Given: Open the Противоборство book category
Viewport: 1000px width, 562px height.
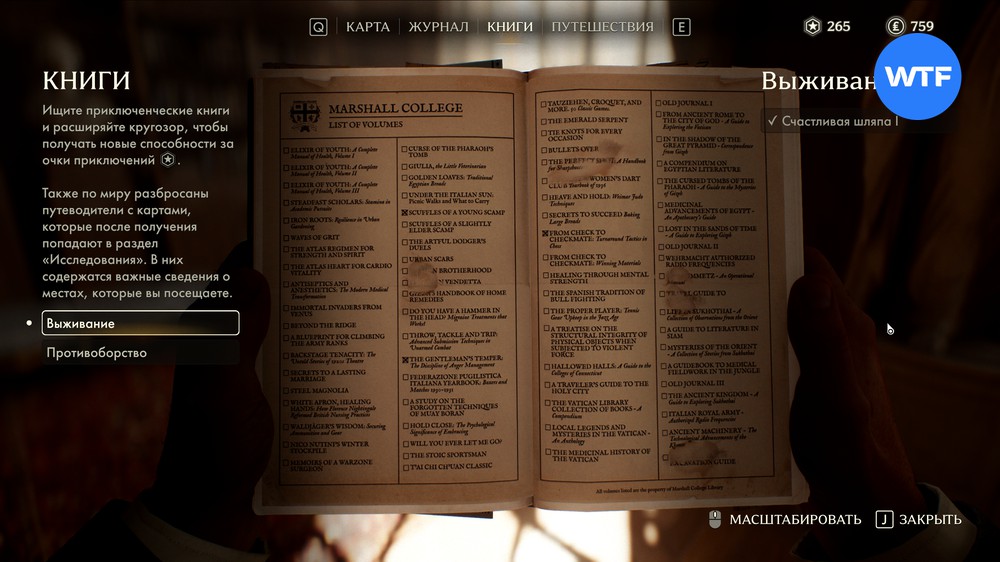Looking at the screenshot, I should pyautogui.click(x=97, y=353).
